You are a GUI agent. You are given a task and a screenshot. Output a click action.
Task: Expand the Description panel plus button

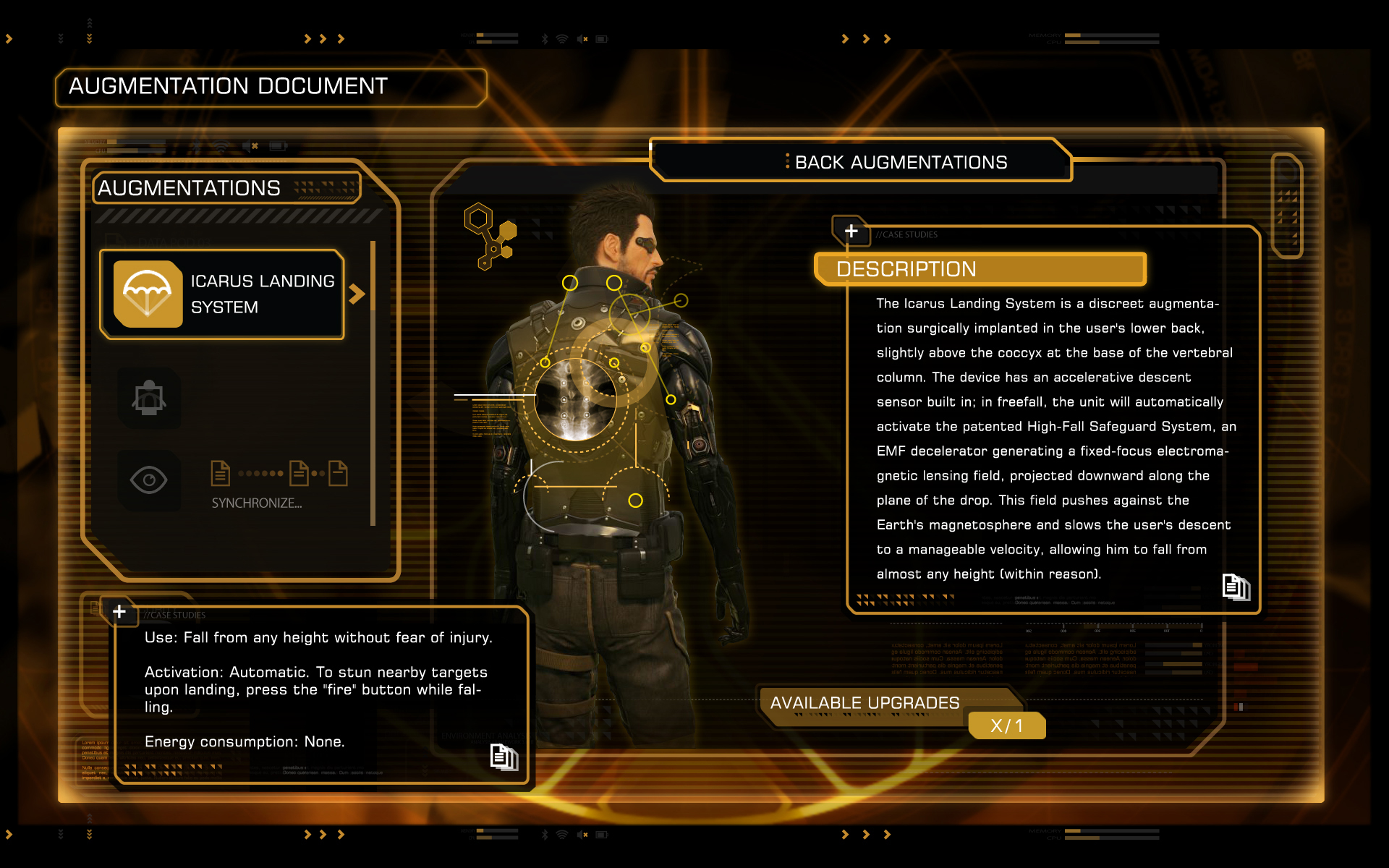point(851,231)
